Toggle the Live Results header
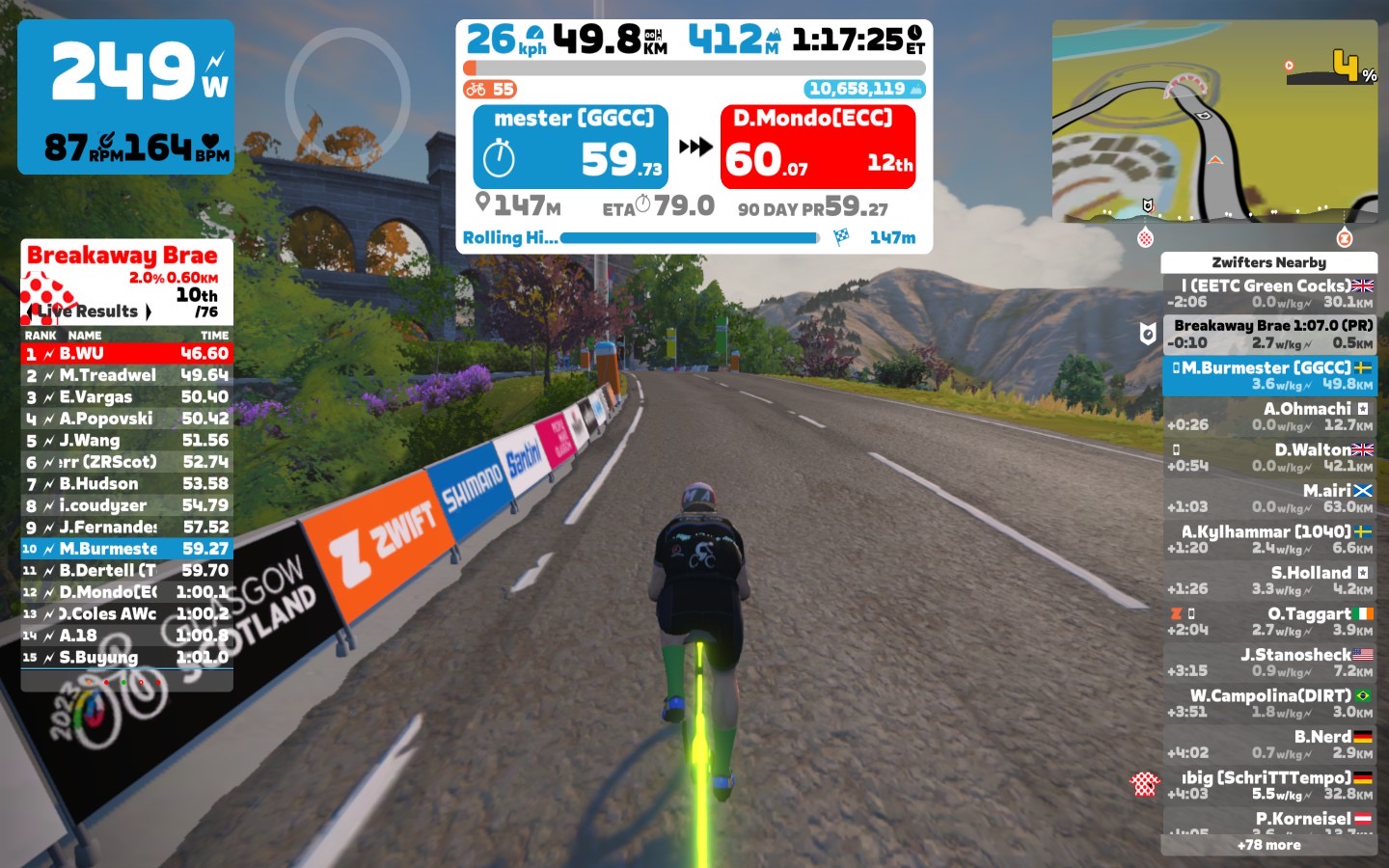1389x868 pixels. pos(90,312)
